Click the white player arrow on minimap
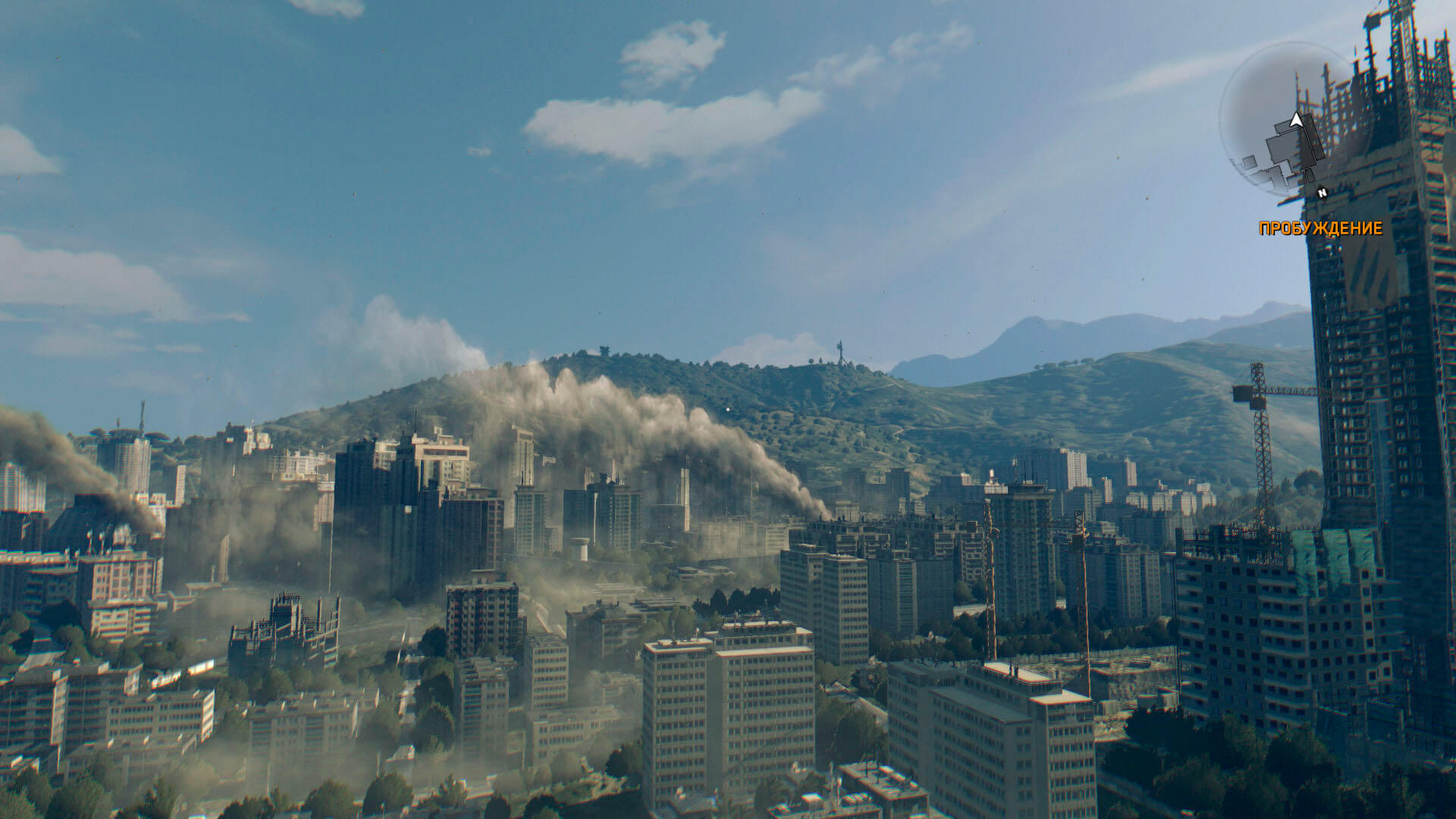Image resolution: width=1456 pixels, height=819 pixels. click(x=1296, y=120)
